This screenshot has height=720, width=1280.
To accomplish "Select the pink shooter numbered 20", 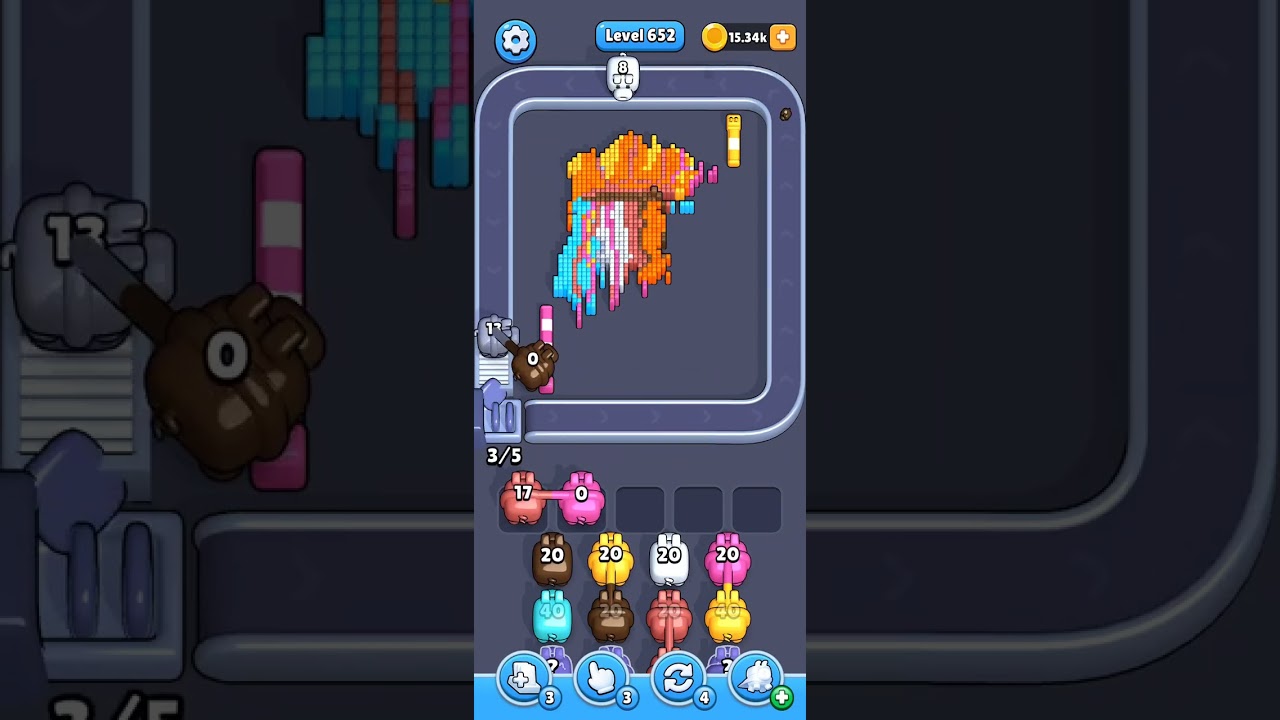I will pyautogui.click(x=727, y=560).
